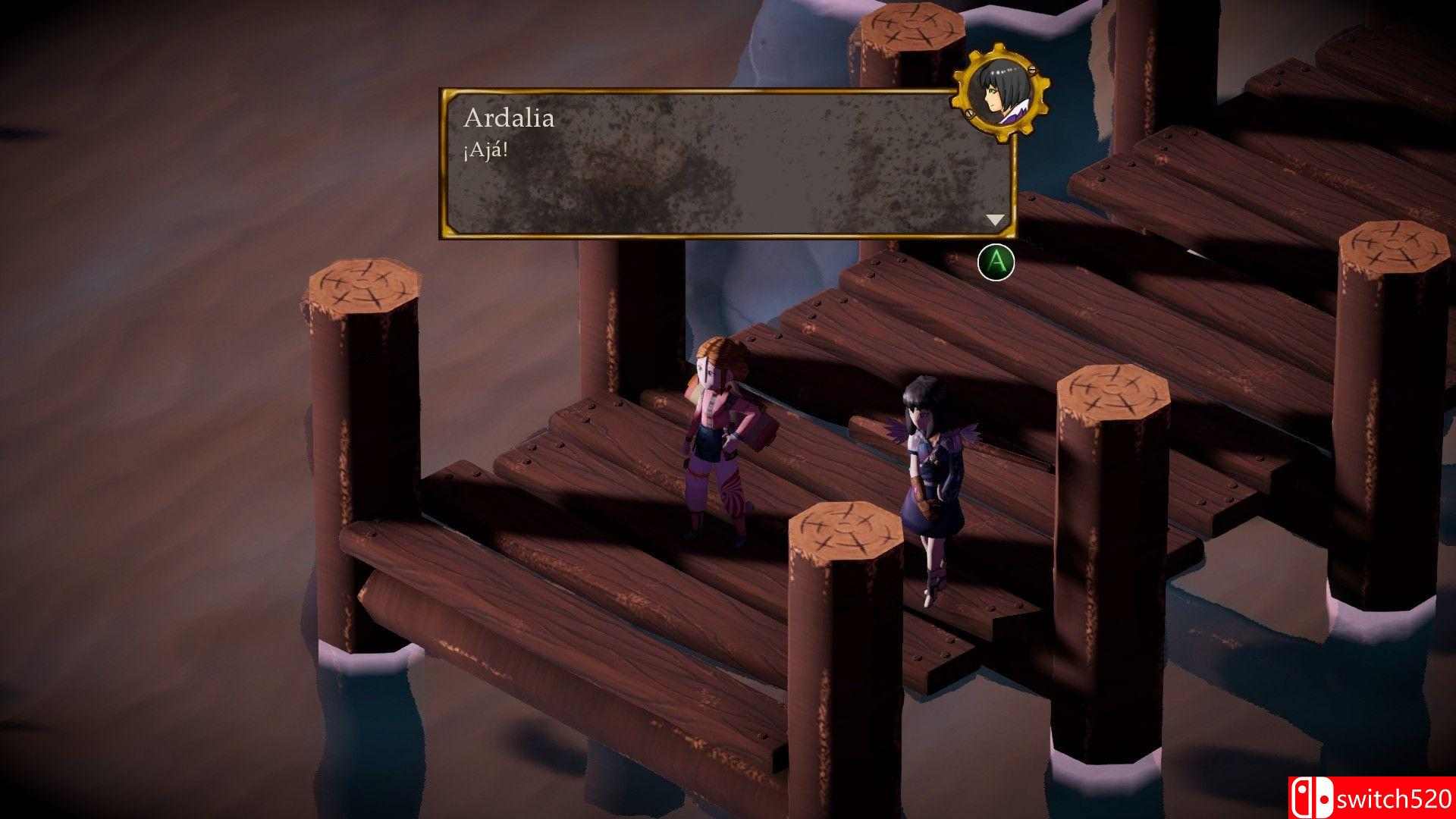Click the Joy-Con logo in the watermark
Image resolution: width=1456 pixels, height=819 pixels.
coord(1313,798)
